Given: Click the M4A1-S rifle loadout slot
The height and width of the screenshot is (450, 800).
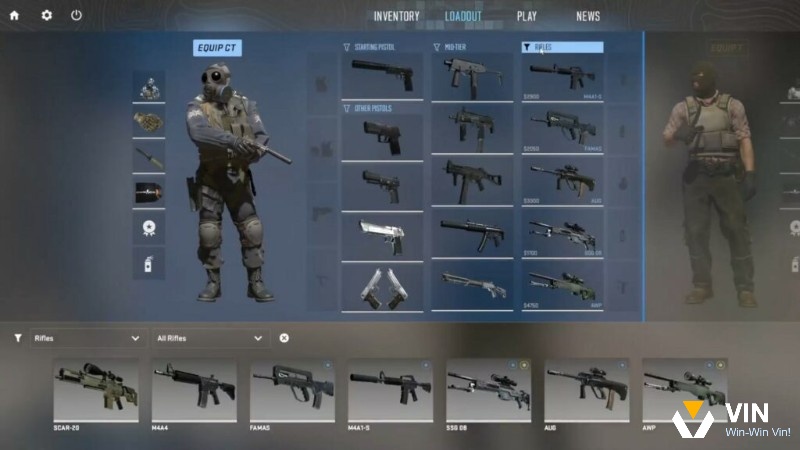Looking at the screenshot, I should [x=562, y=77].
